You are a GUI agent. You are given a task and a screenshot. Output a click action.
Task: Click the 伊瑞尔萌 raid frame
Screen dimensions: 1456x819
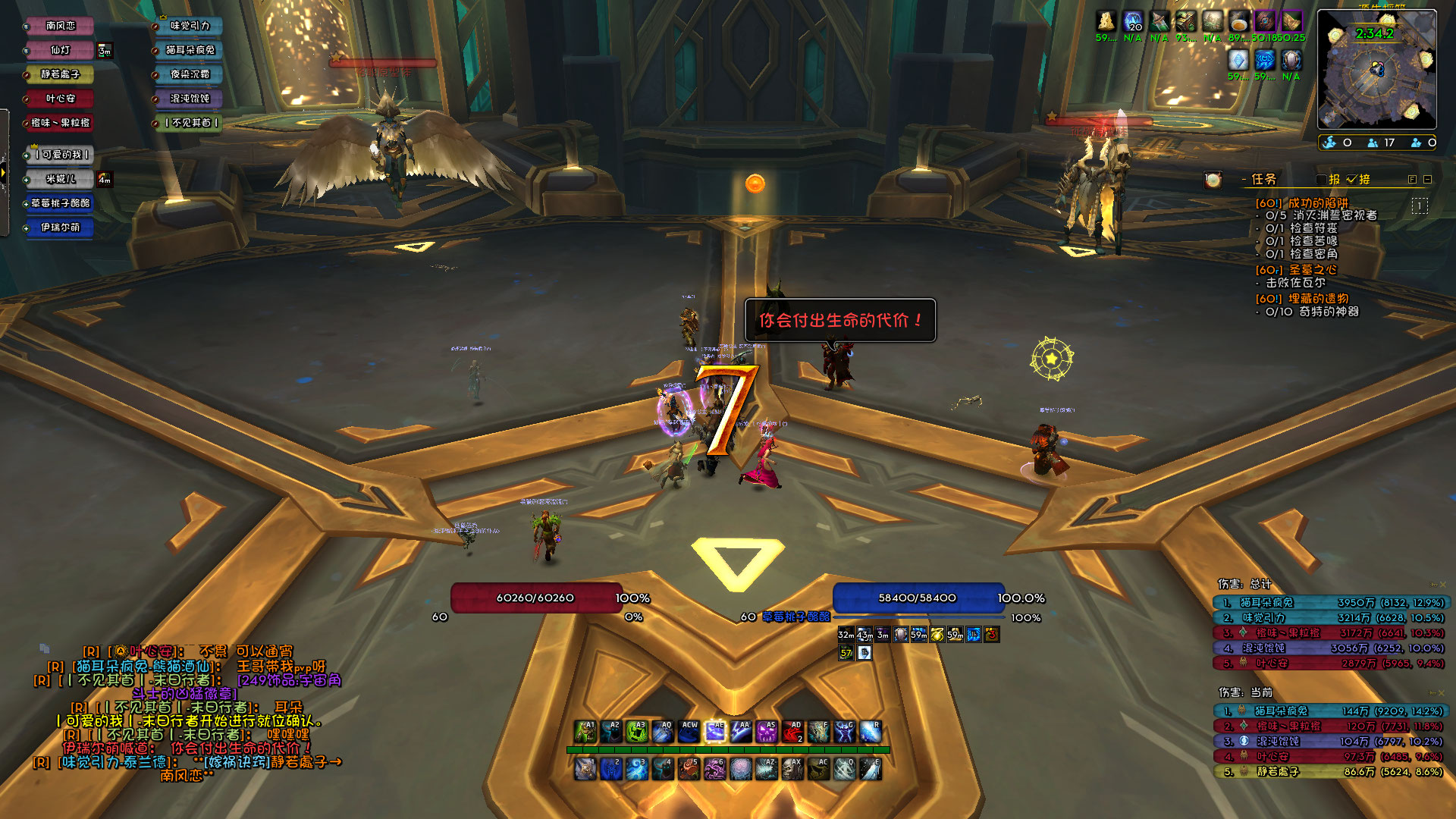click(x=60, y=227)
